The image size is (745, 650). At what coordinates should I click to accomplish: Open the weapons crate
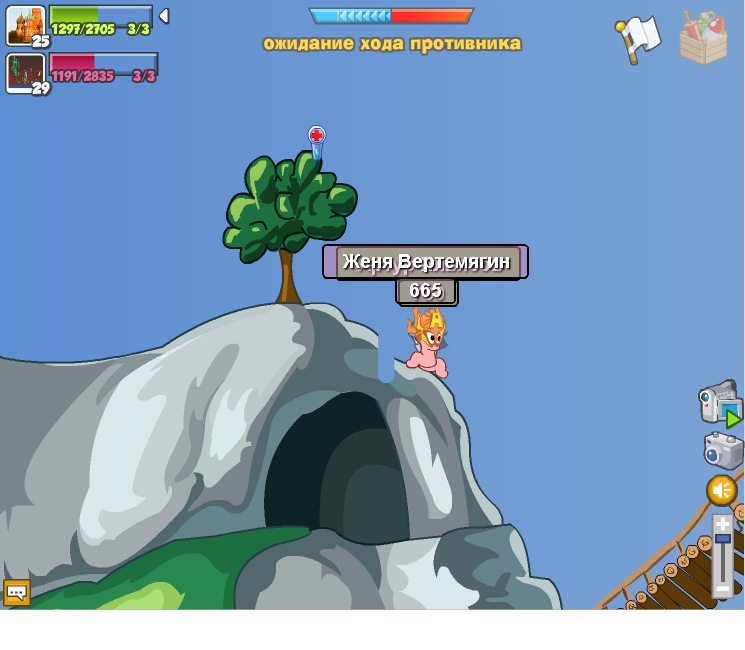703,38
